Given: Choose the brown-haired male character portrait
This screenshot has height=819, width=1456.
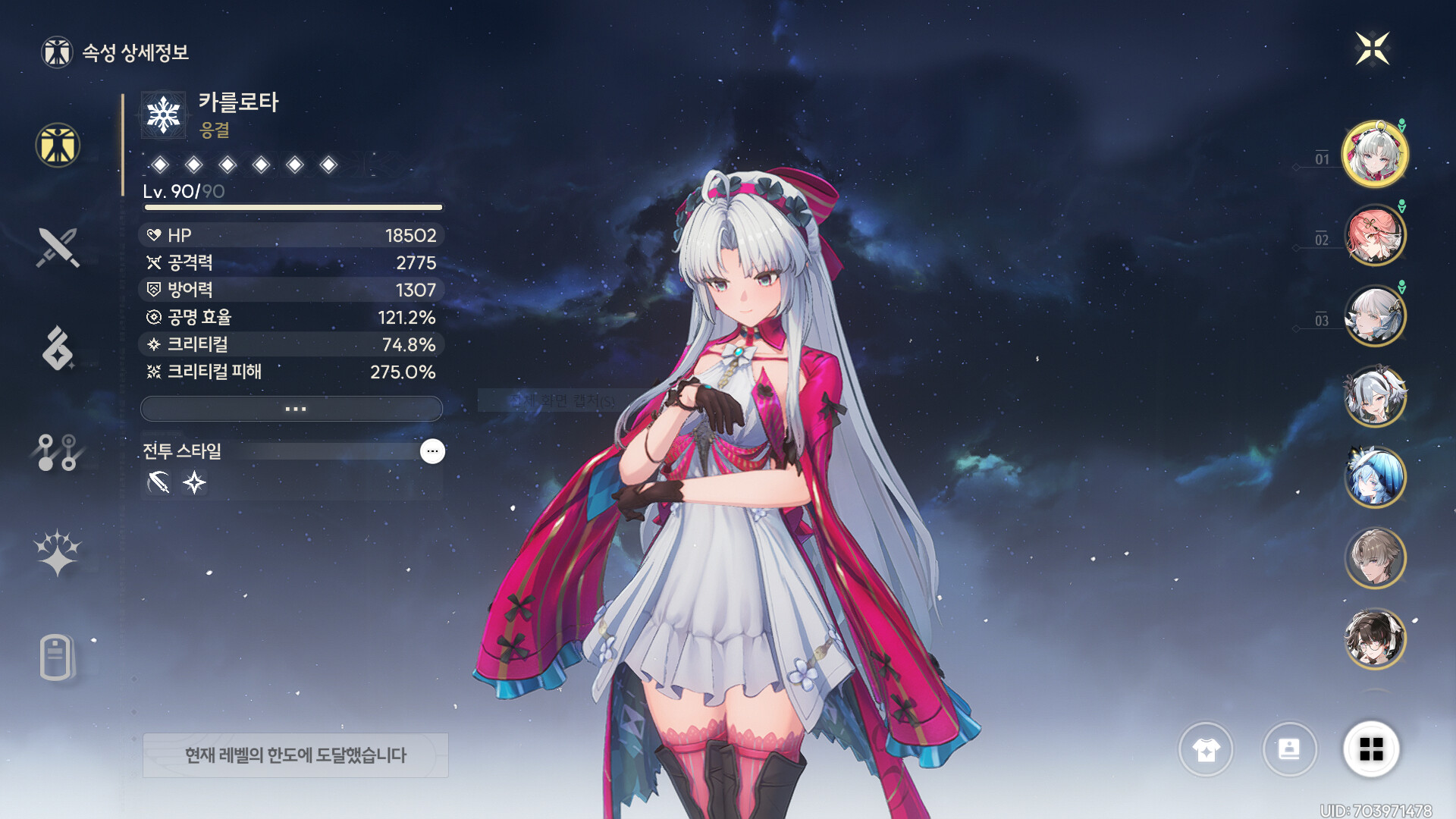Looking at the screenshot, I should (1374, 558).
